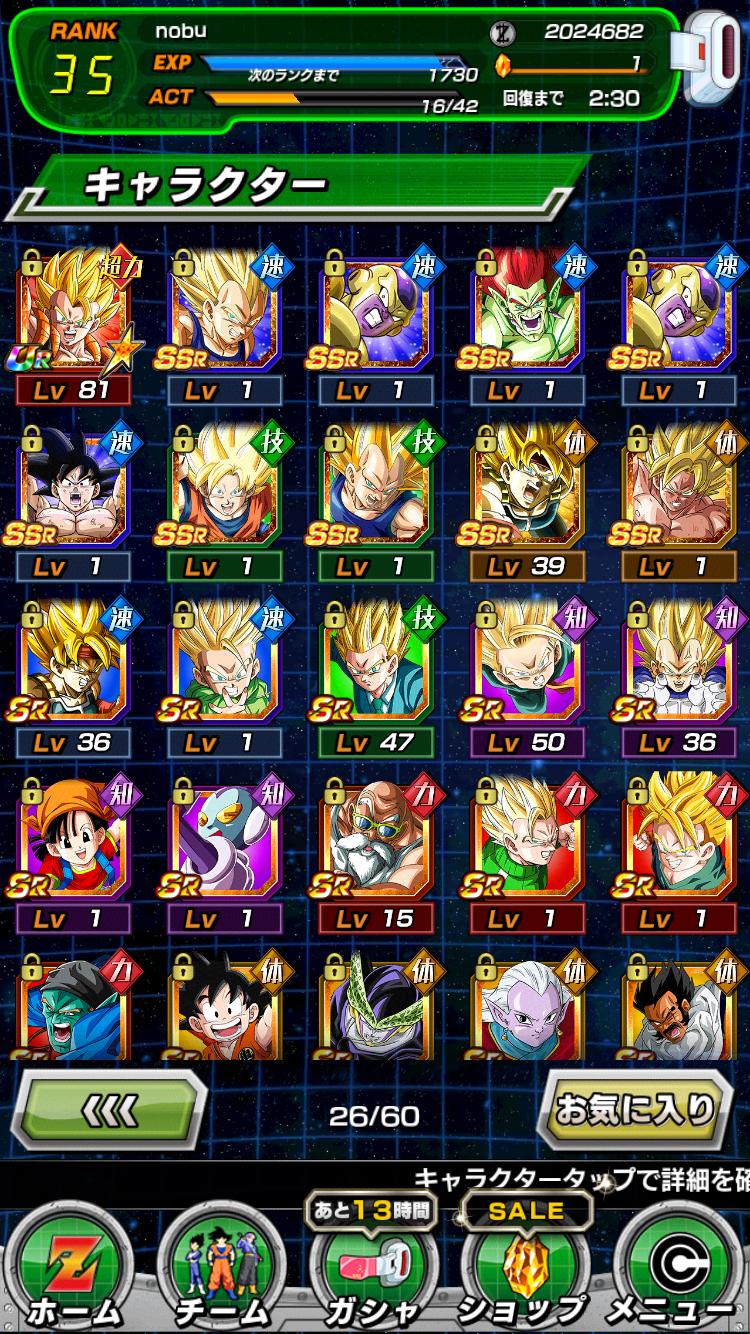Select the purple alien SR card
Viewport: 750px width, 1334px height.
pos(224,840)
